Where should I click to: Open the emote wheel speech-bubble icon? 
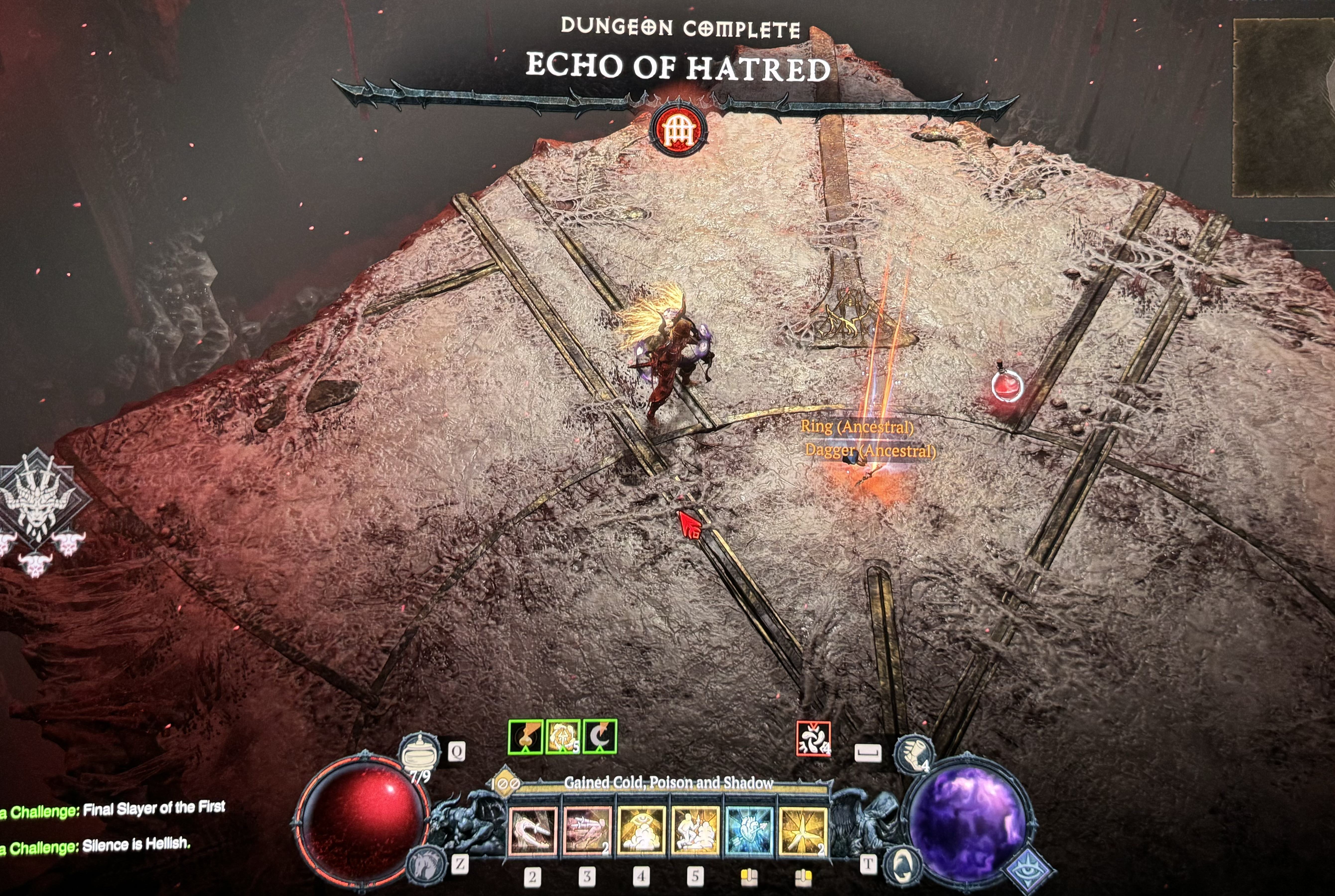[x=903, y=864]
